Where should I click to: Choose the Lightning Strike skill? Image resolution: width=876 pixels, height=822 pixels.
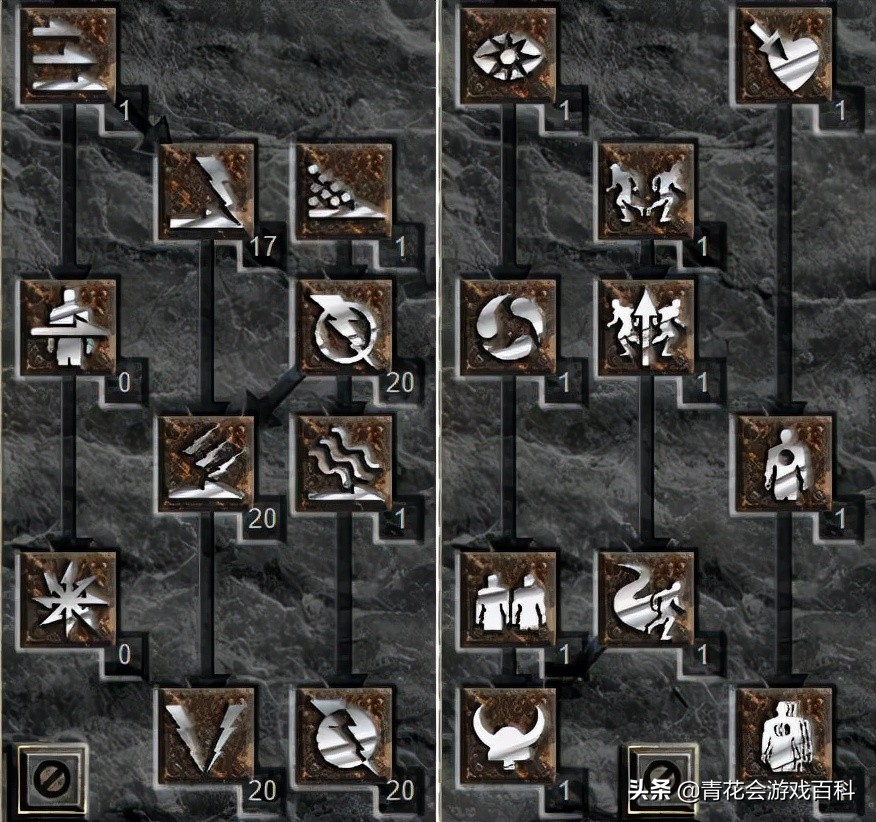coord(207,735)
